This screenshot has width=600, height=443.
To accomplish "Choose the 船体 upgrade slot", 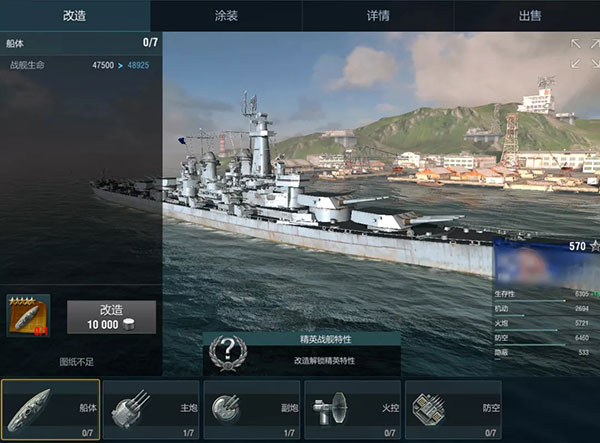I will 51,410.
